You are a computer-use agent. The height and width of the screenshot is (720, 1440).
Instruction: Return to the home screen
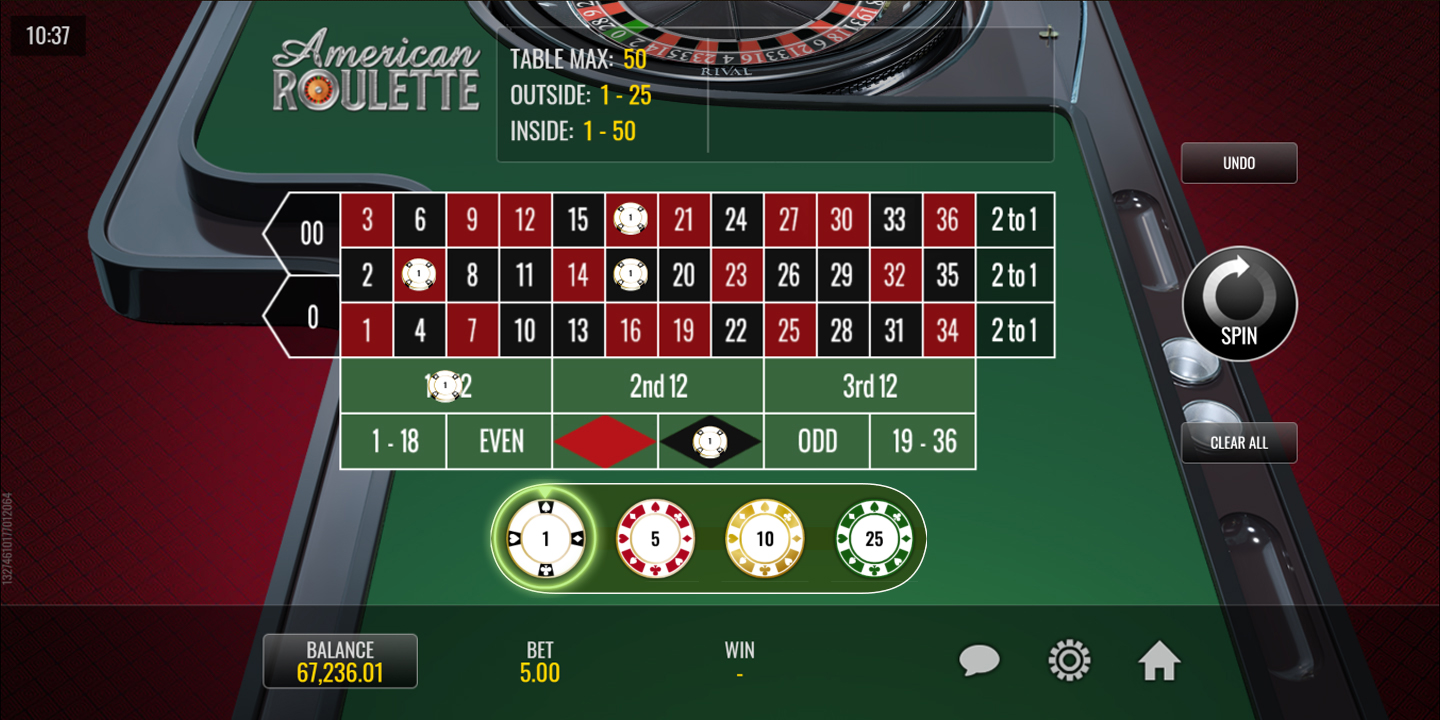click(1159, 661)
